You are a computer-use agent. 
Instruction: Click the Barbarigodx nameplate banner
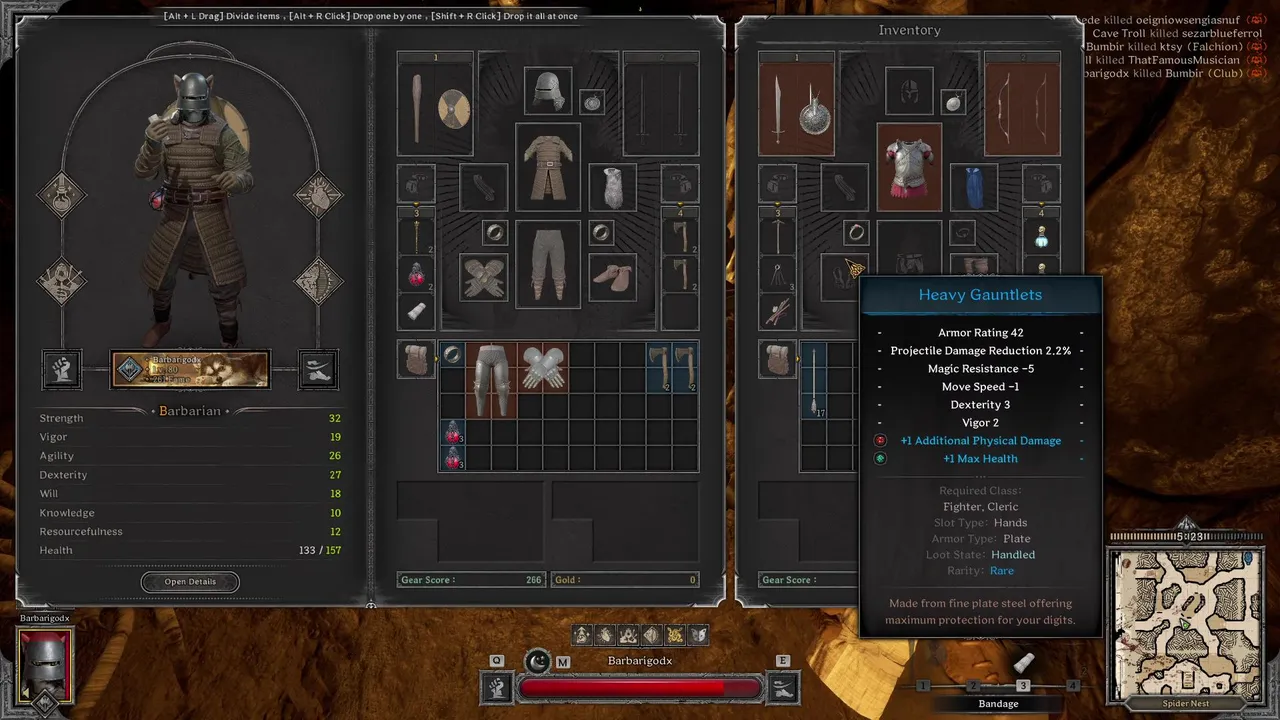tap(189, 369)
